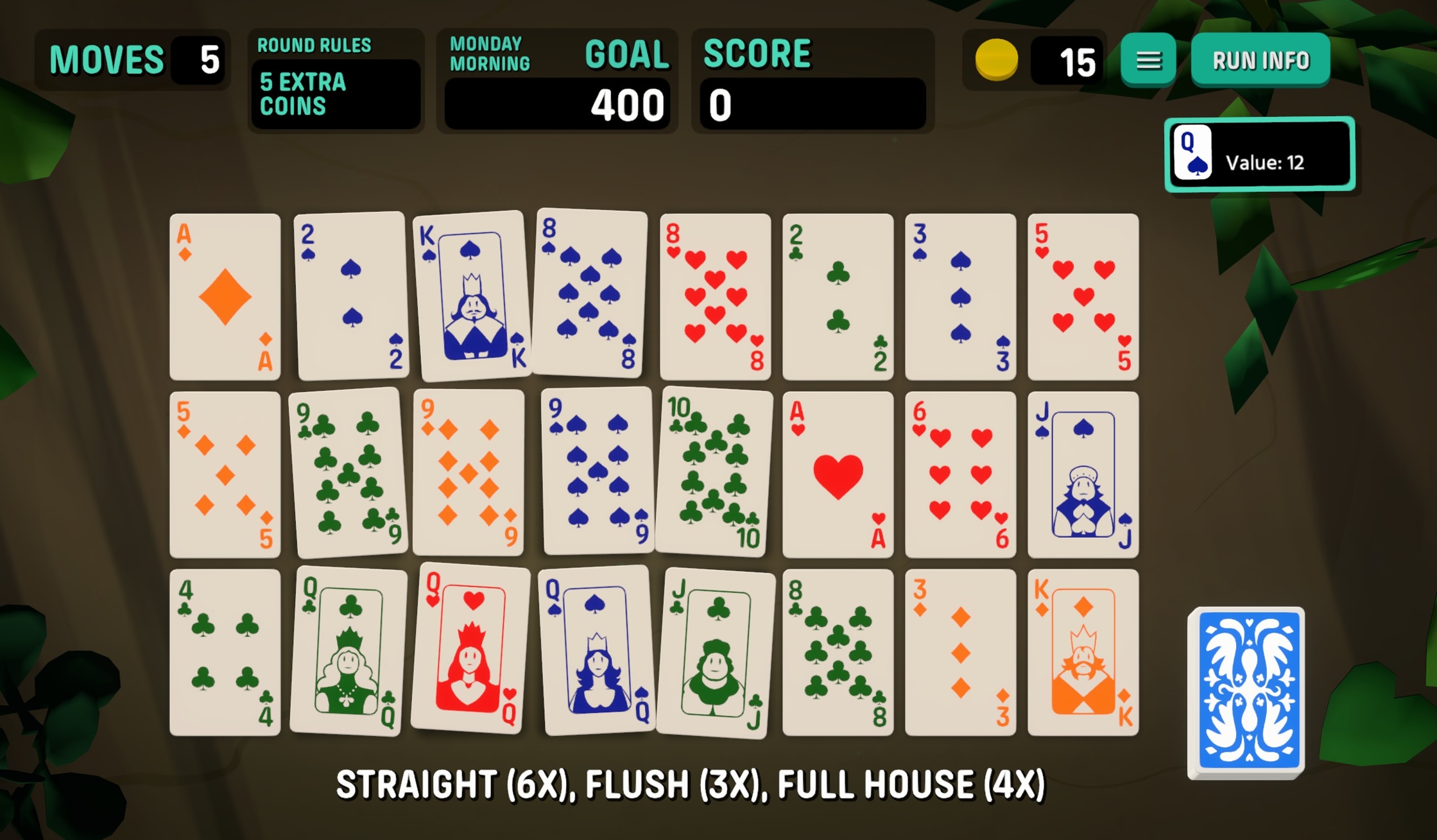Viewport: 1437px width, 840px height.
Task: Select the King of Diamonds card
Action: click(1083, 653)
